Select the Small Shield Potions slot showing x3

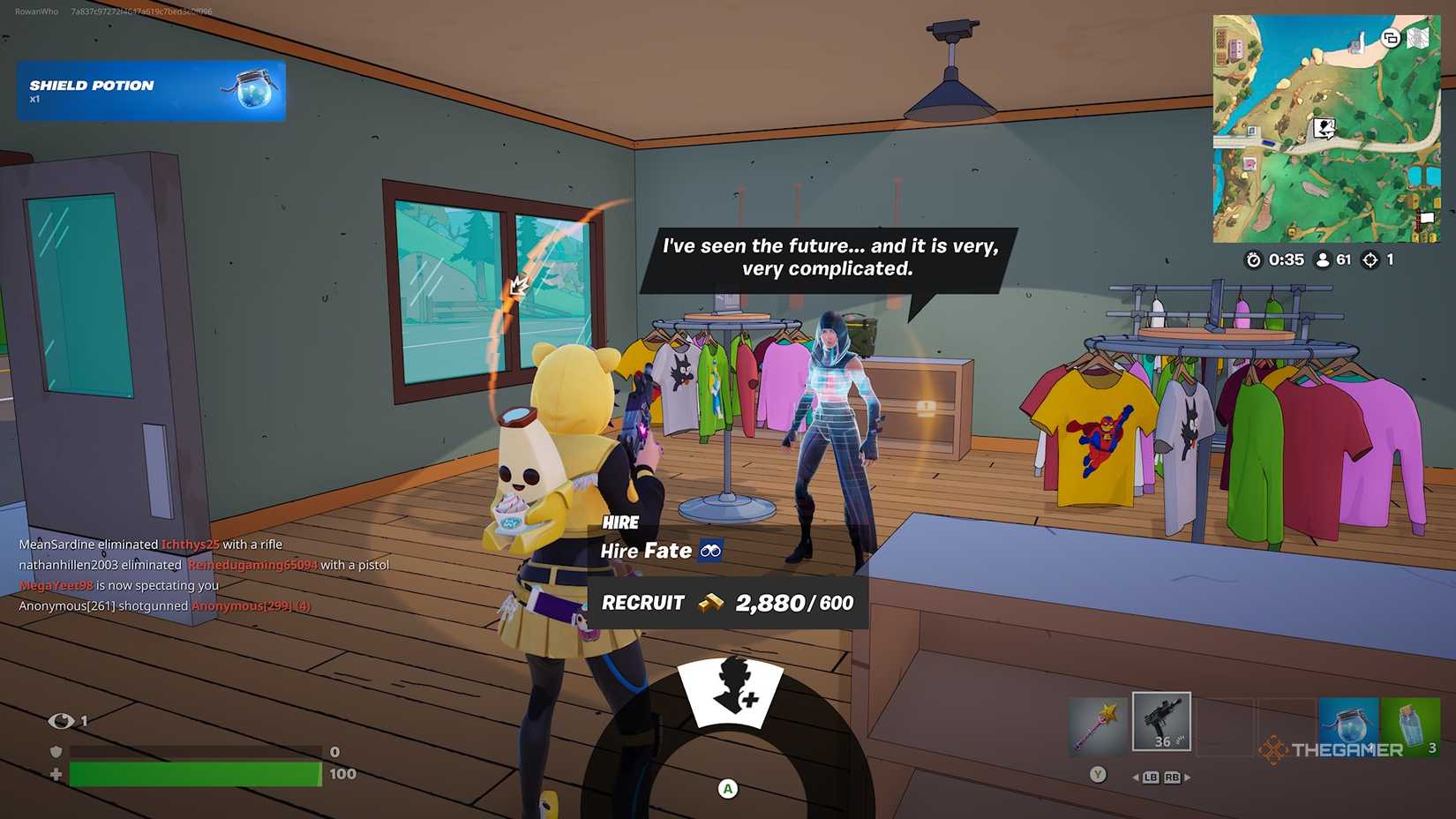pyautogui.click(x=1410, y=724)
